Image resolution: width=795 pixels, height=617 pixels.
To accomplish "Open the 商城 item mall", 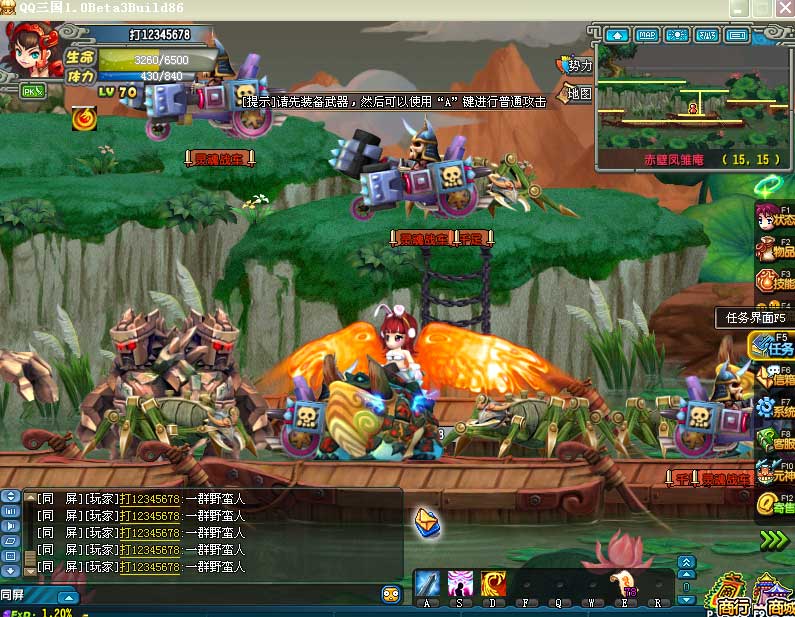I will 776,595.
